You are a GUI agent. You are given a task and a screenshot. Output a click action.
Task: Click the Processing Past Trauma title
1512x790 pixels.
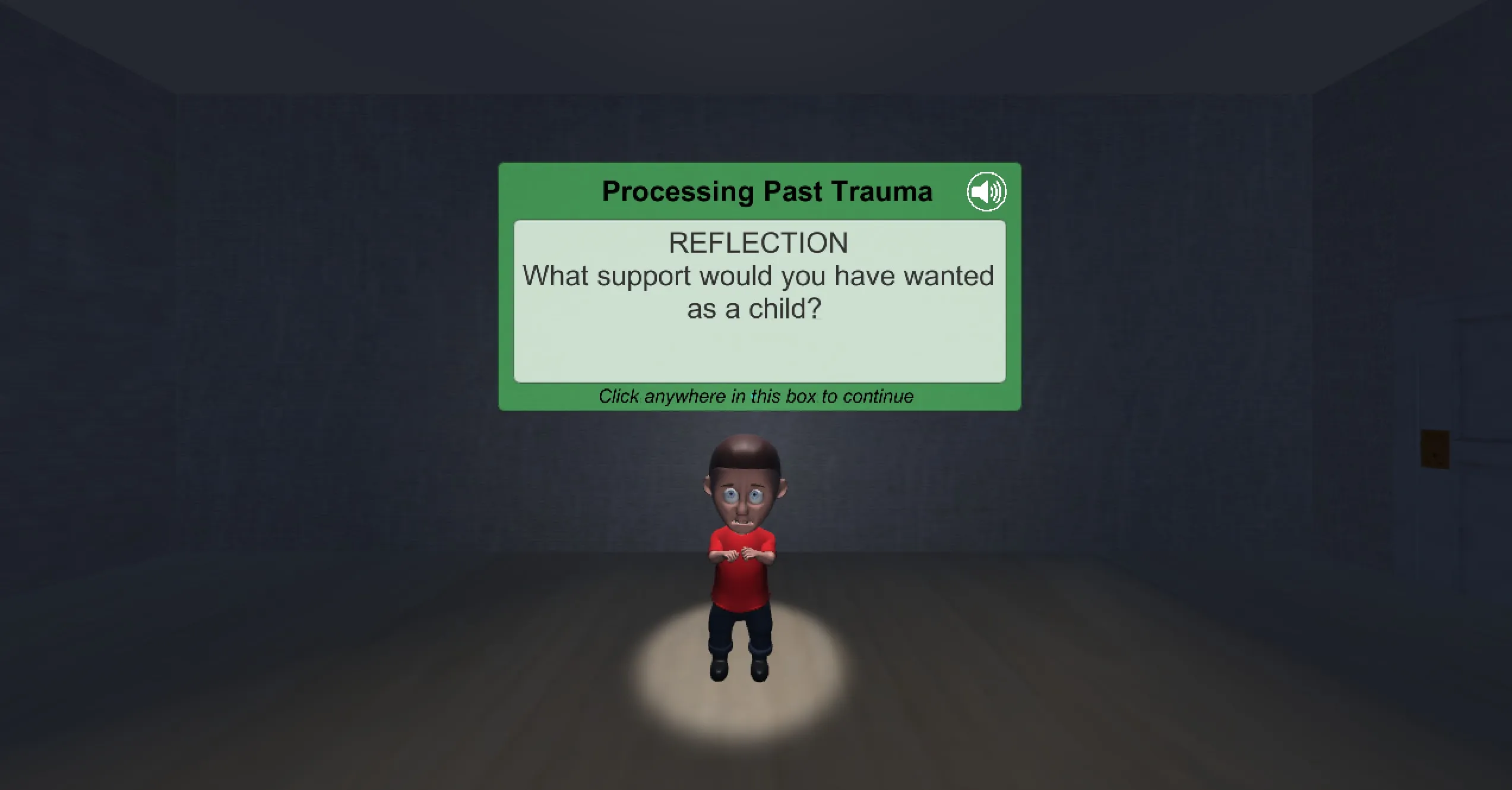tap(766, 191)
